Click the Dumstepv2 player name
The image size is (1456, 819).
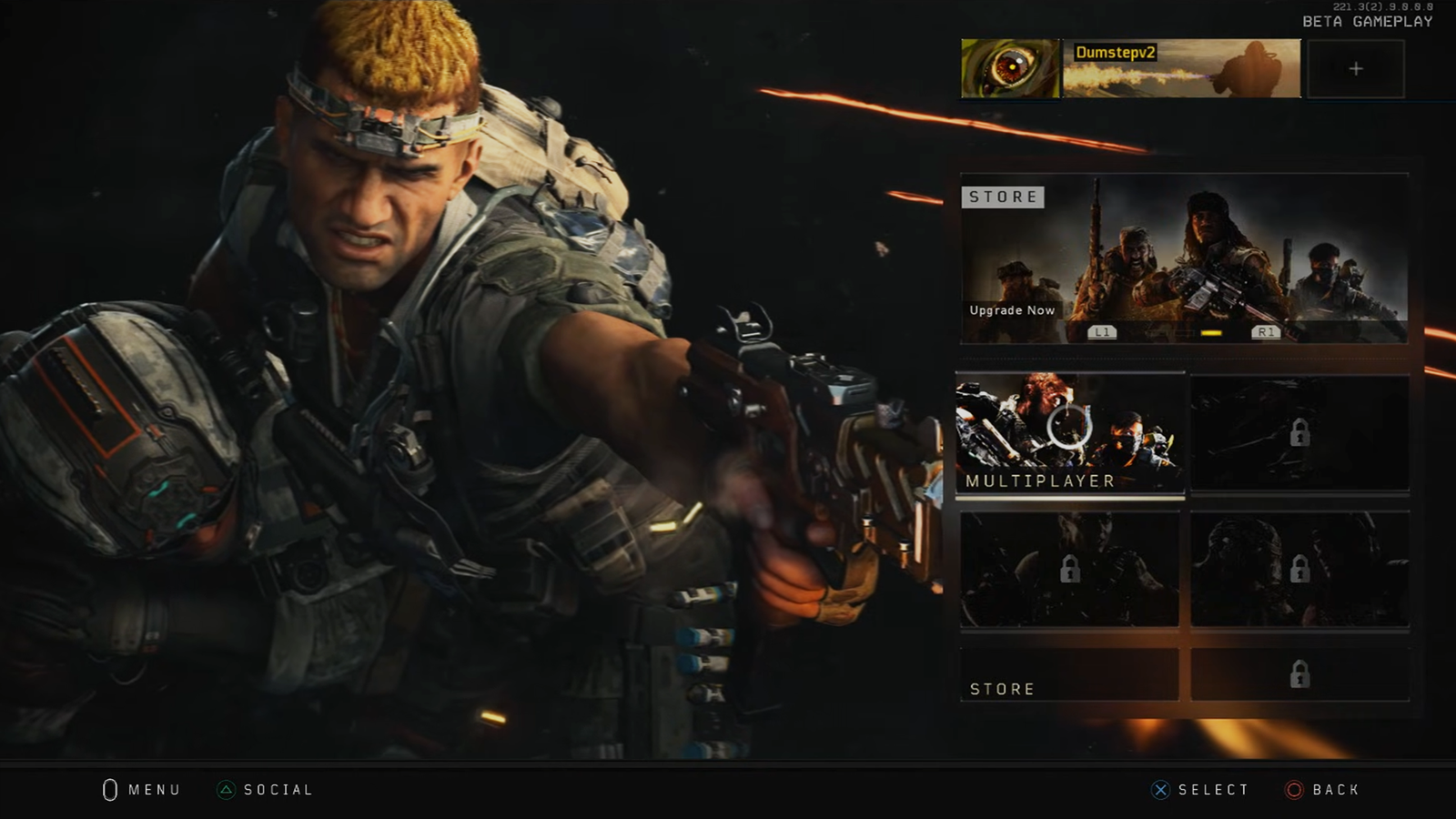click(1117, 53)
